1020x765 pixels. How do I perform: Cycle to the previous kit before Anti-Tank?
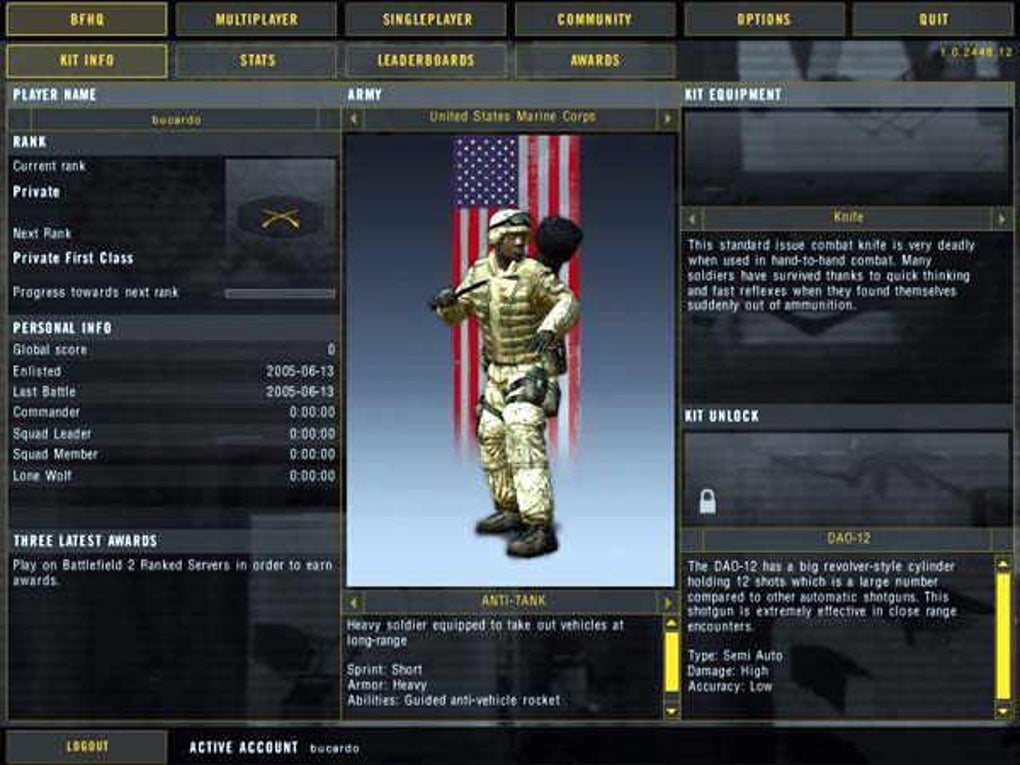(353, 602)
